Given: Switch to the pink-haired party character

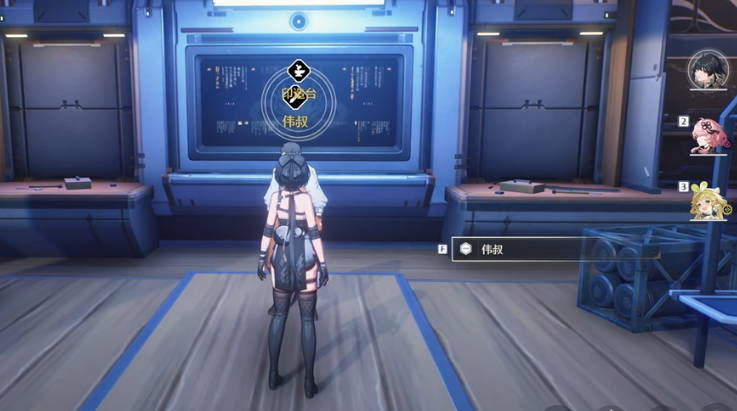Looking at the screenshot, I should (710, 137).
